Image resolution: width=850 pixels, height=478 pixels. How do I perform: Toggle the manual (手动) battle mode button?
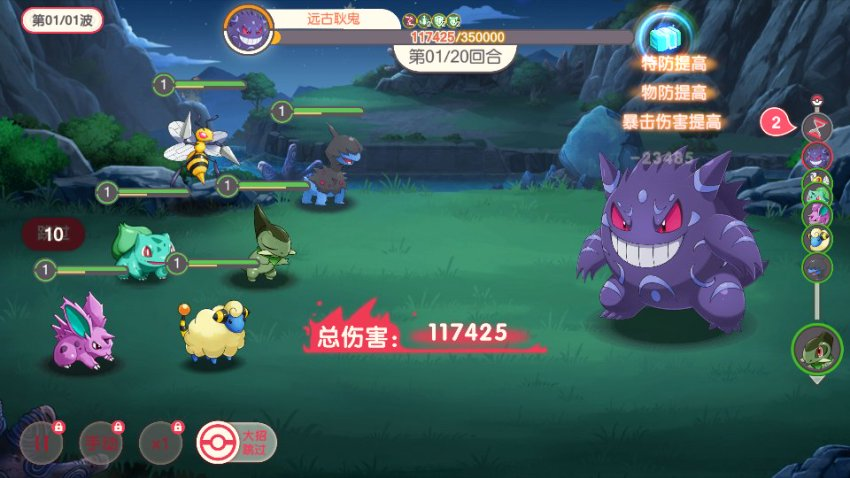[100, 441]
